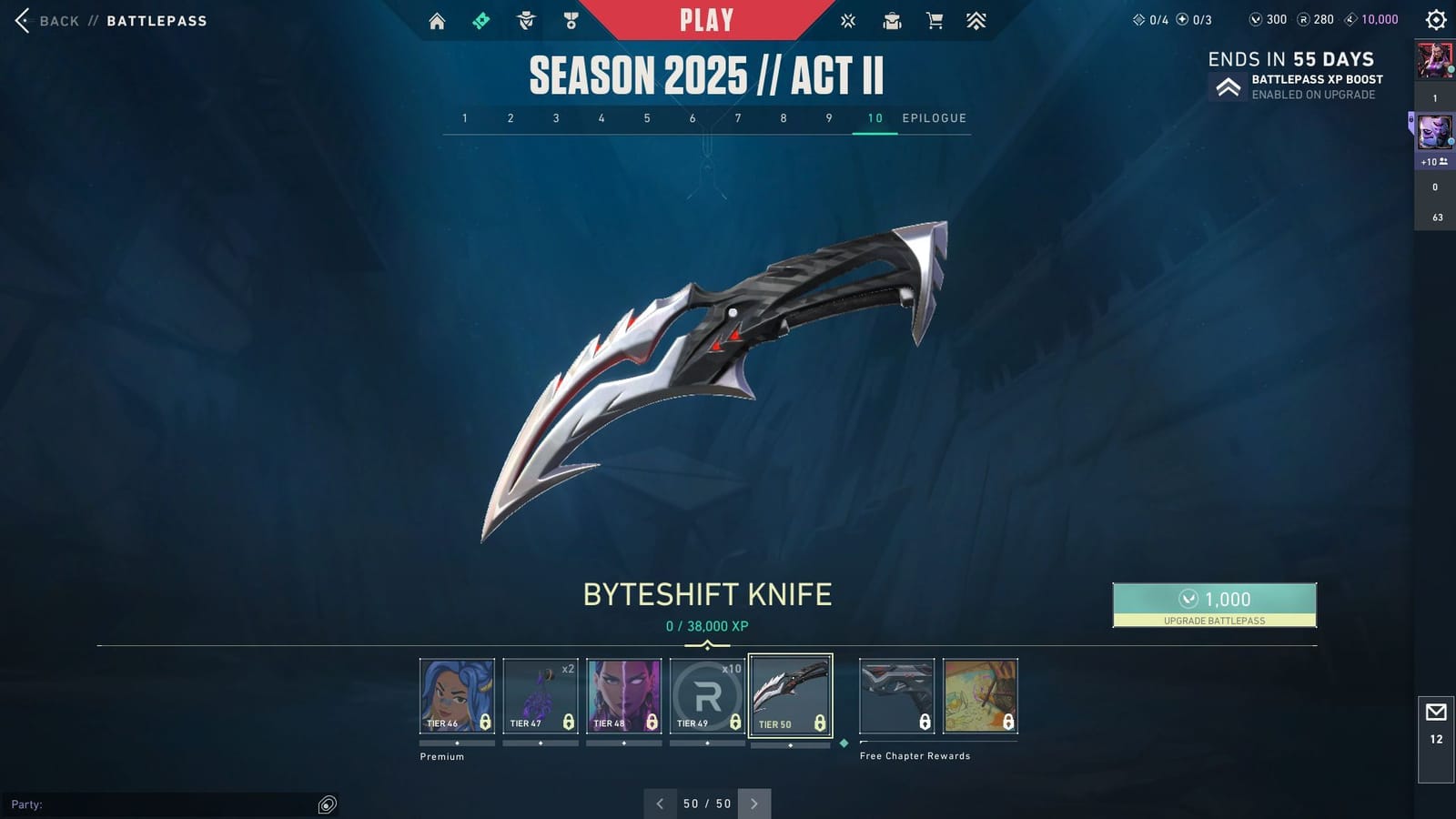Select the Tier 48 reward thumbnail
Viewport: 1456px width, 819px height.
(x=624, y=694)
